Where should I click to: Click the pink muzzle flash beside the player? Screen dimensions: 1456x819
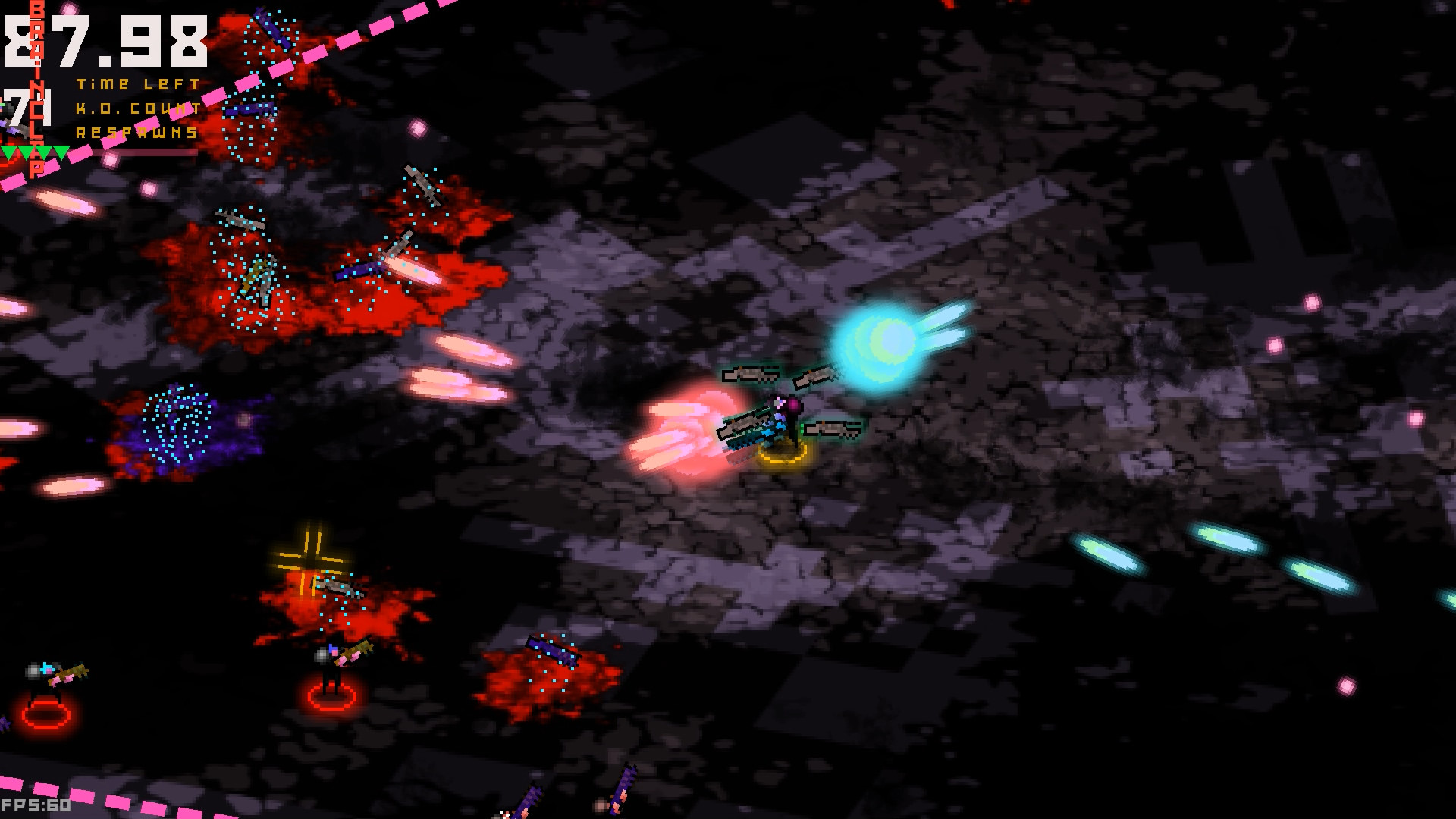682,432
